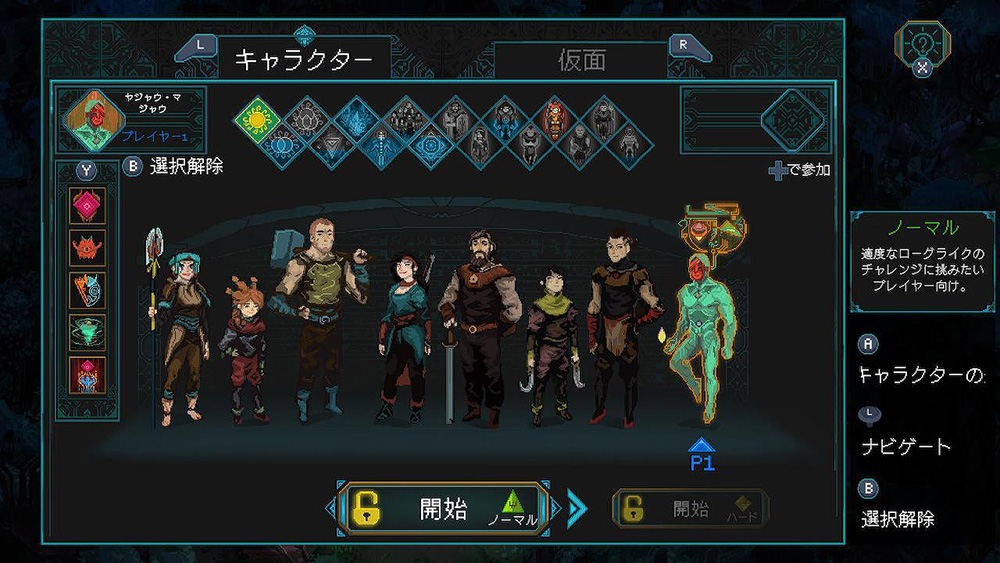Select the orange horned mask skill icon
The height and width of the screenshot is (563, 1000).
click(87, 248)
